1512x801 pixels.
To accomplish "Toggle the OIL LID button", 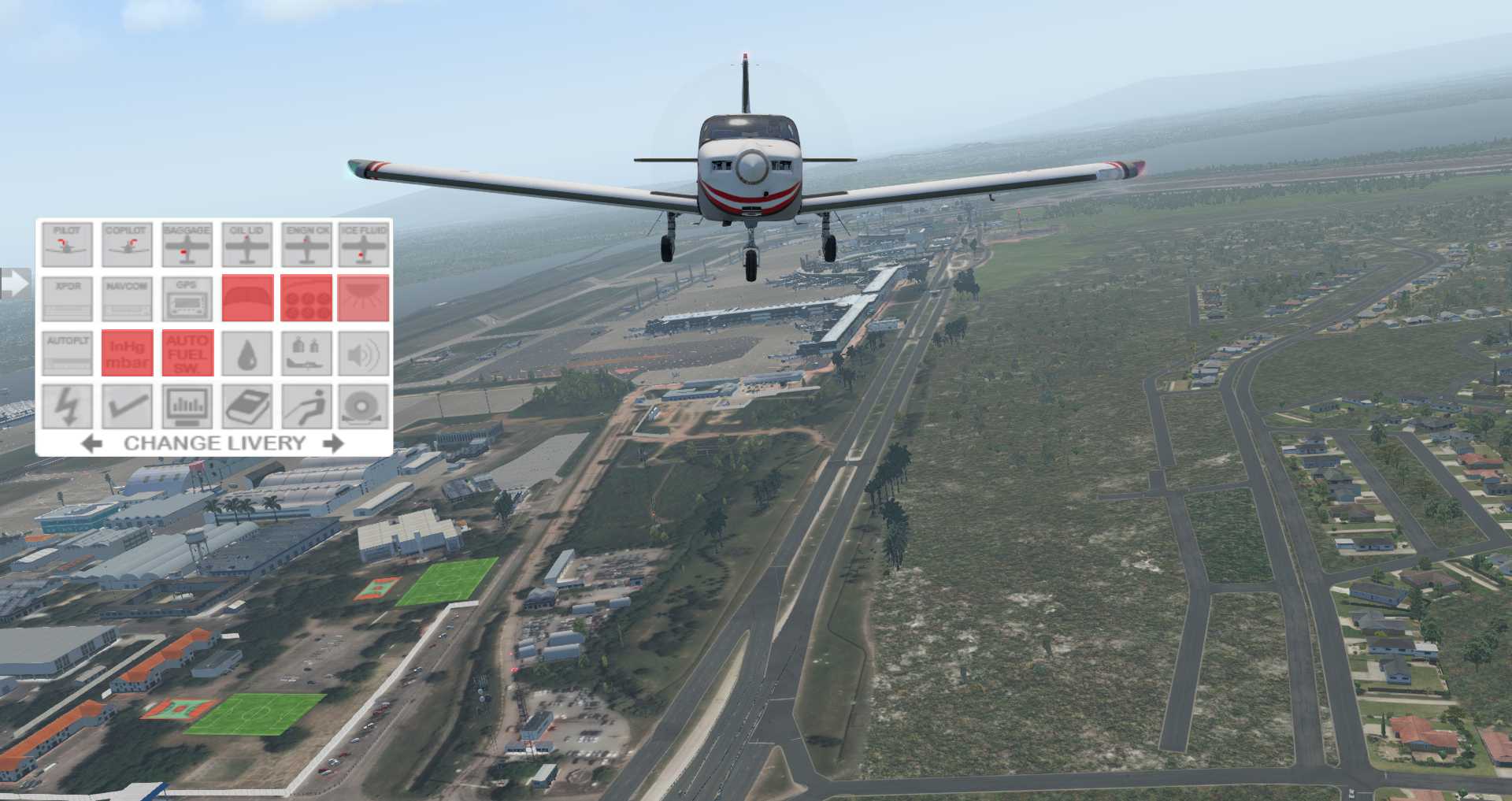I will click(x=247, y=244).
